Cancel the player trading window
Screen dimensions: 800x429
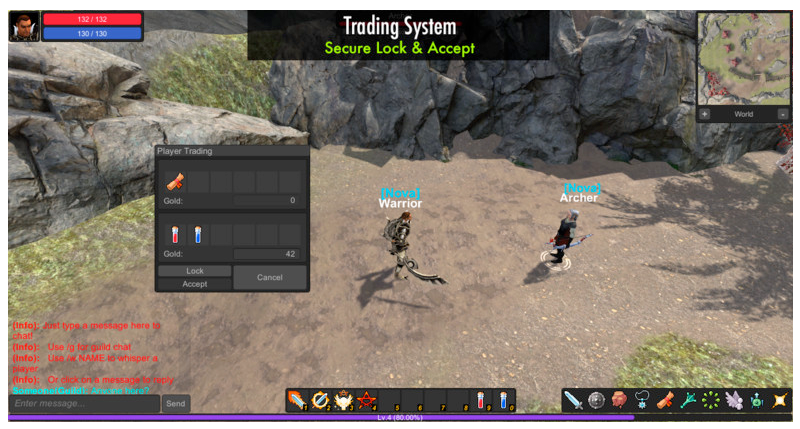pyautogui.click(x=269, y=277)
